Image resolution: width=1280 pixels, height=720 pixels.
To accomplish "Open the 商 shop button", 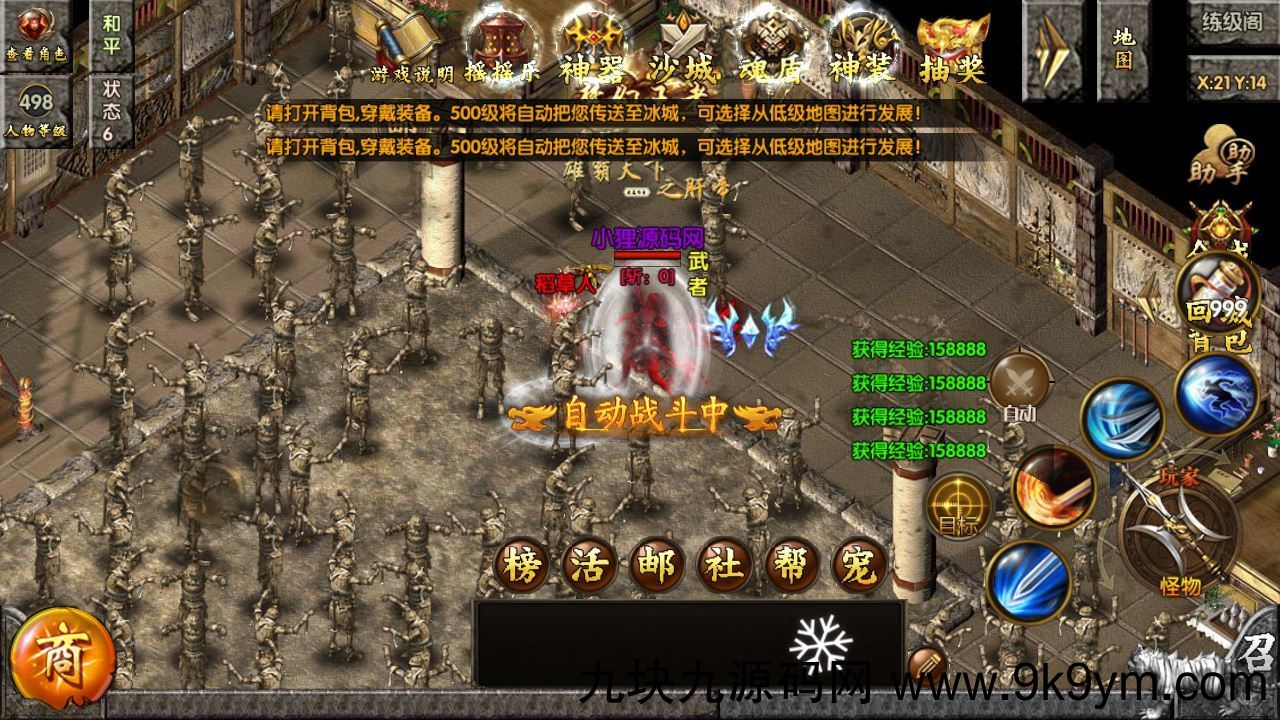I will pyautogui.click(x=57, y=653).
